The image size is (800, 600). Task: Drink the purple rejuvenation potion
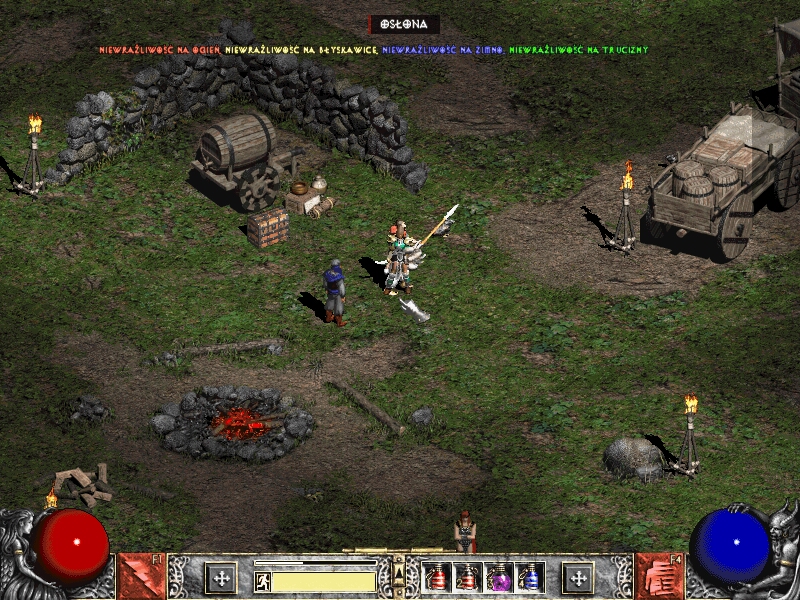pos(499,577)
